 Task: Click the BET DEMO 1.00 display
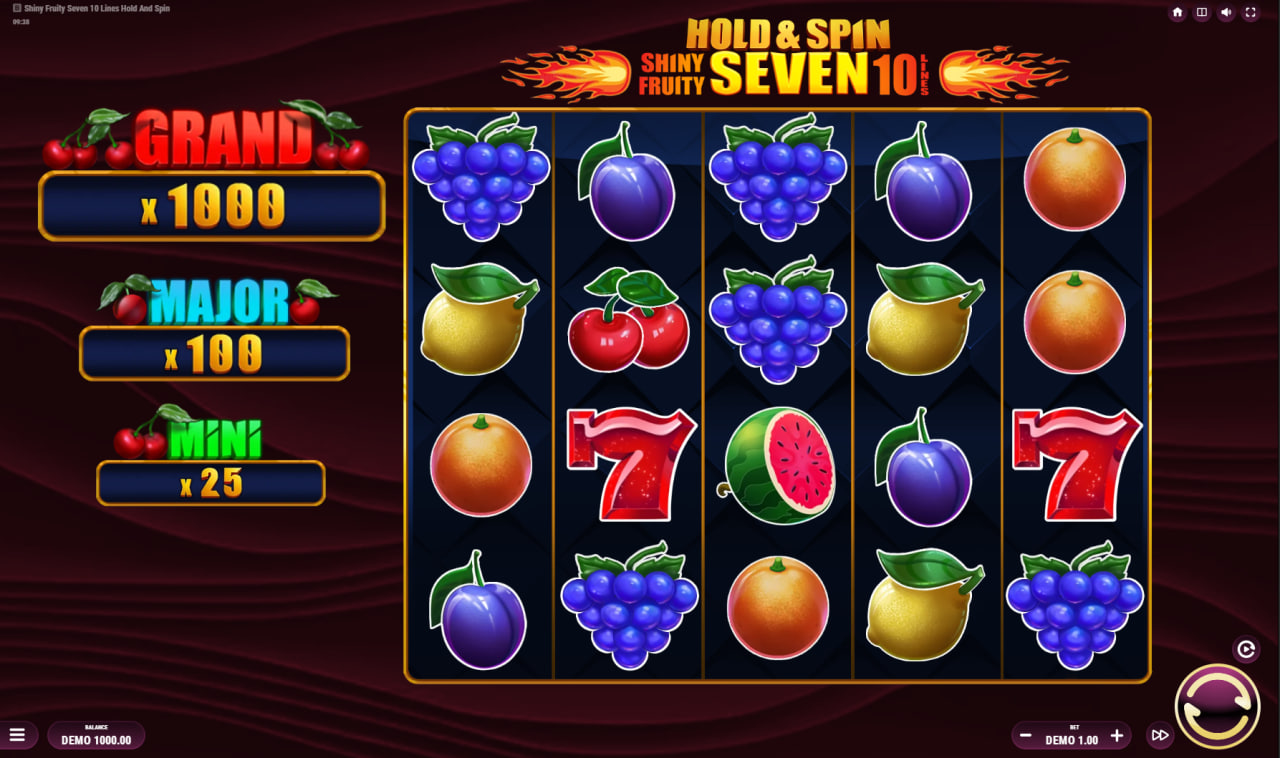(x=1070, y=736)
